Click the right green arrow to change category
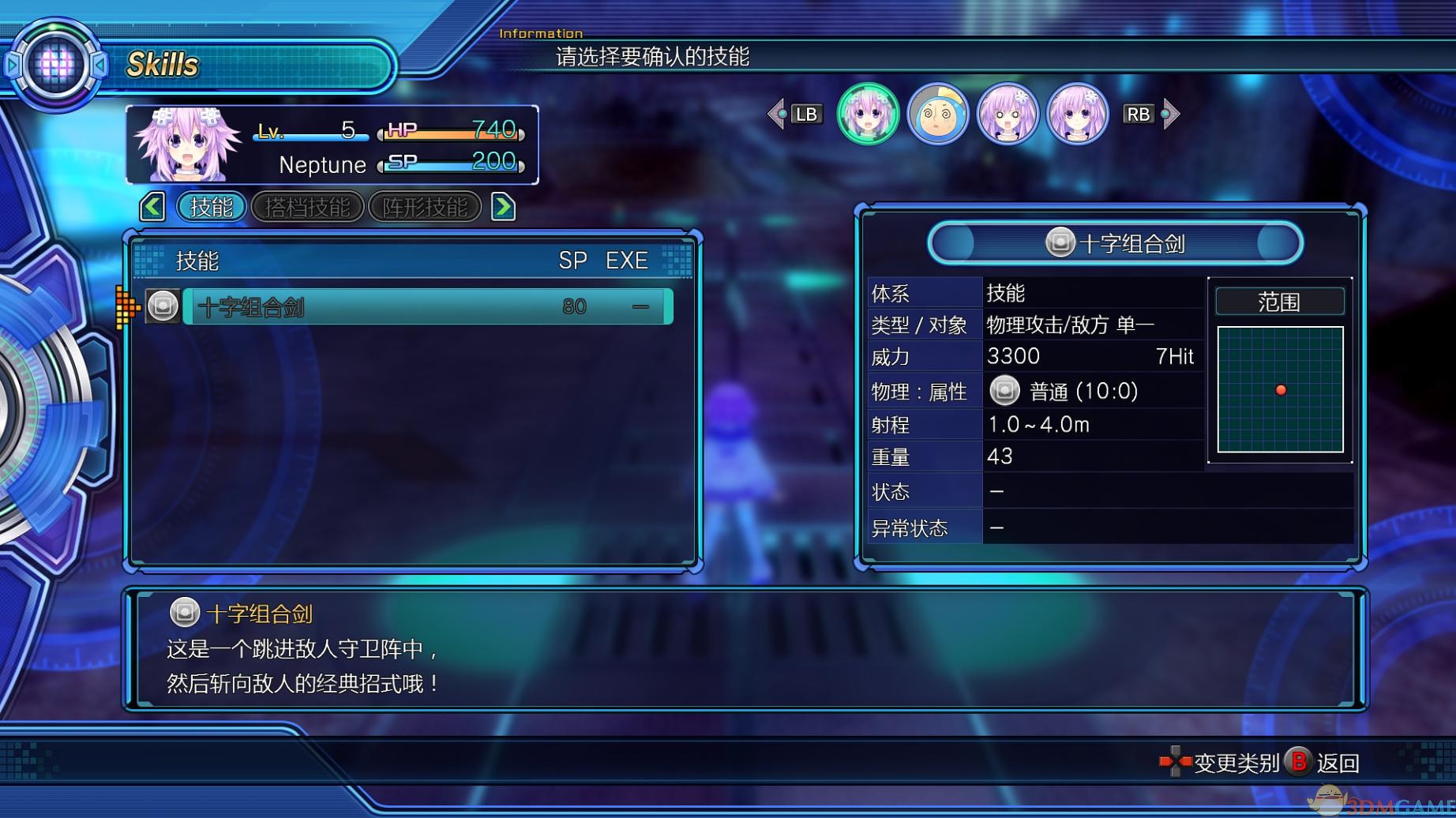The image size is (1456, 818). click(x=503, y=205)
